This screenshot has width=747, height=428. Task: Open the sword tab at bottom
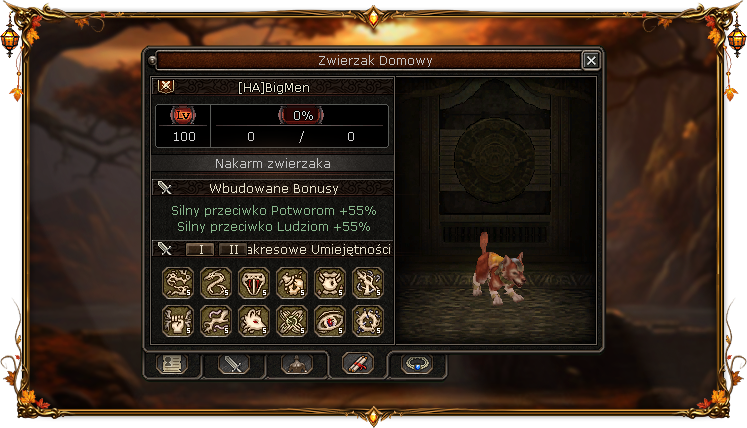(233, 365)
